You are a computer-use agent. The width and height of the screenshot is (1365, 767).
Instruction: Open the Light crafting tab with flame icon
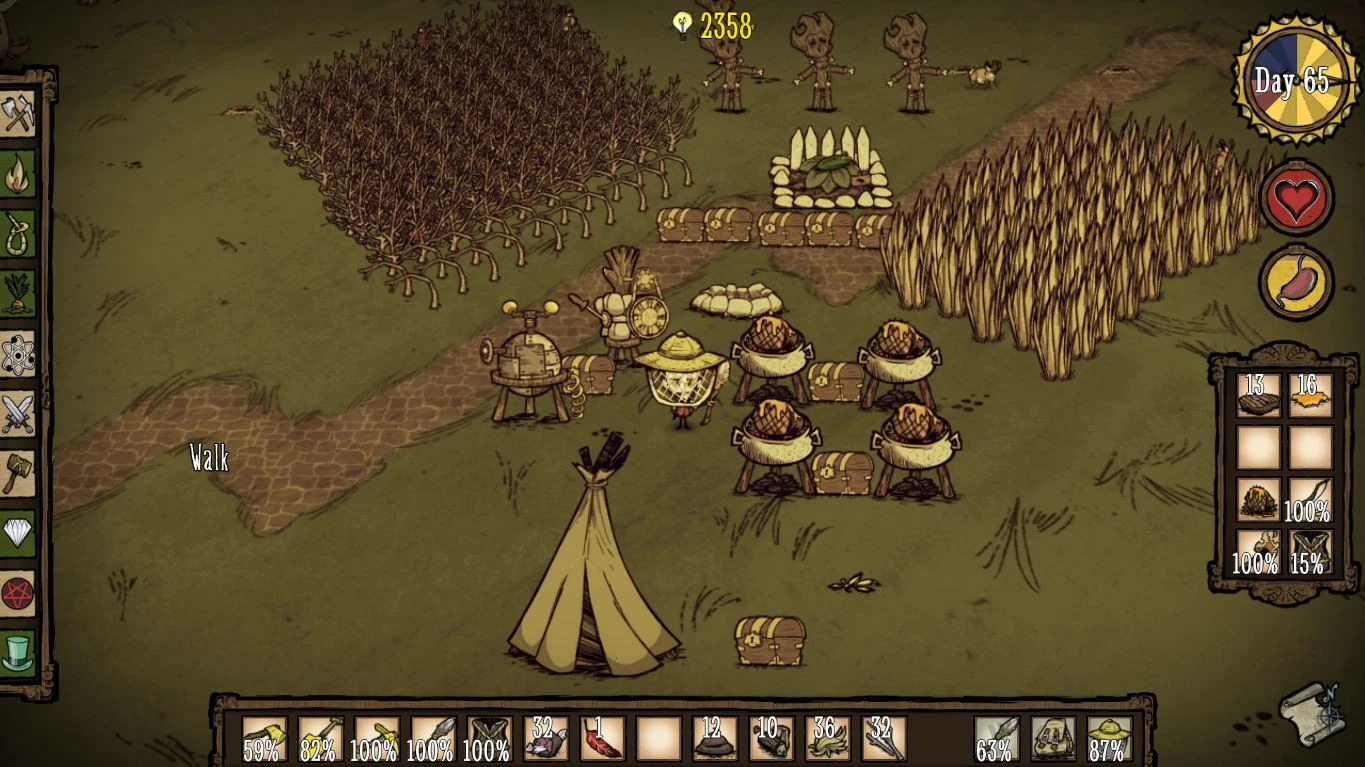pos(18,175)
